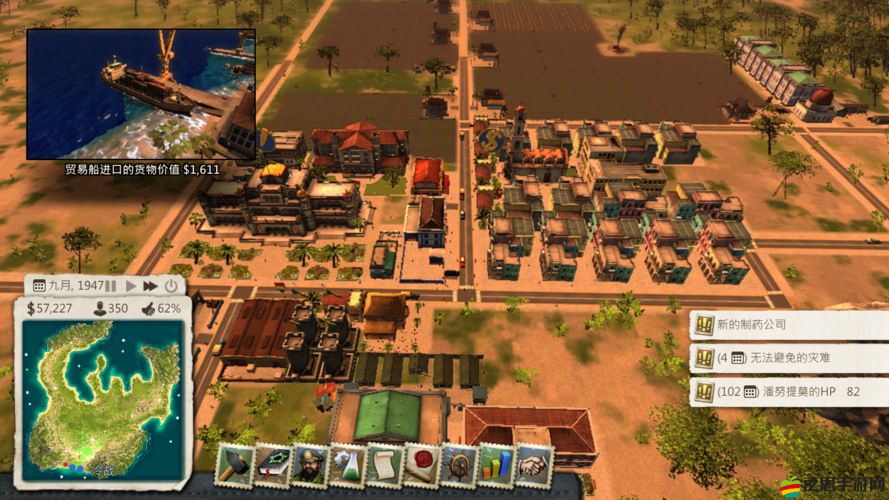The height and width of the screenshot is (500, 889).
Task: Open the 新的制药公司 task
Action: point(787,324)
